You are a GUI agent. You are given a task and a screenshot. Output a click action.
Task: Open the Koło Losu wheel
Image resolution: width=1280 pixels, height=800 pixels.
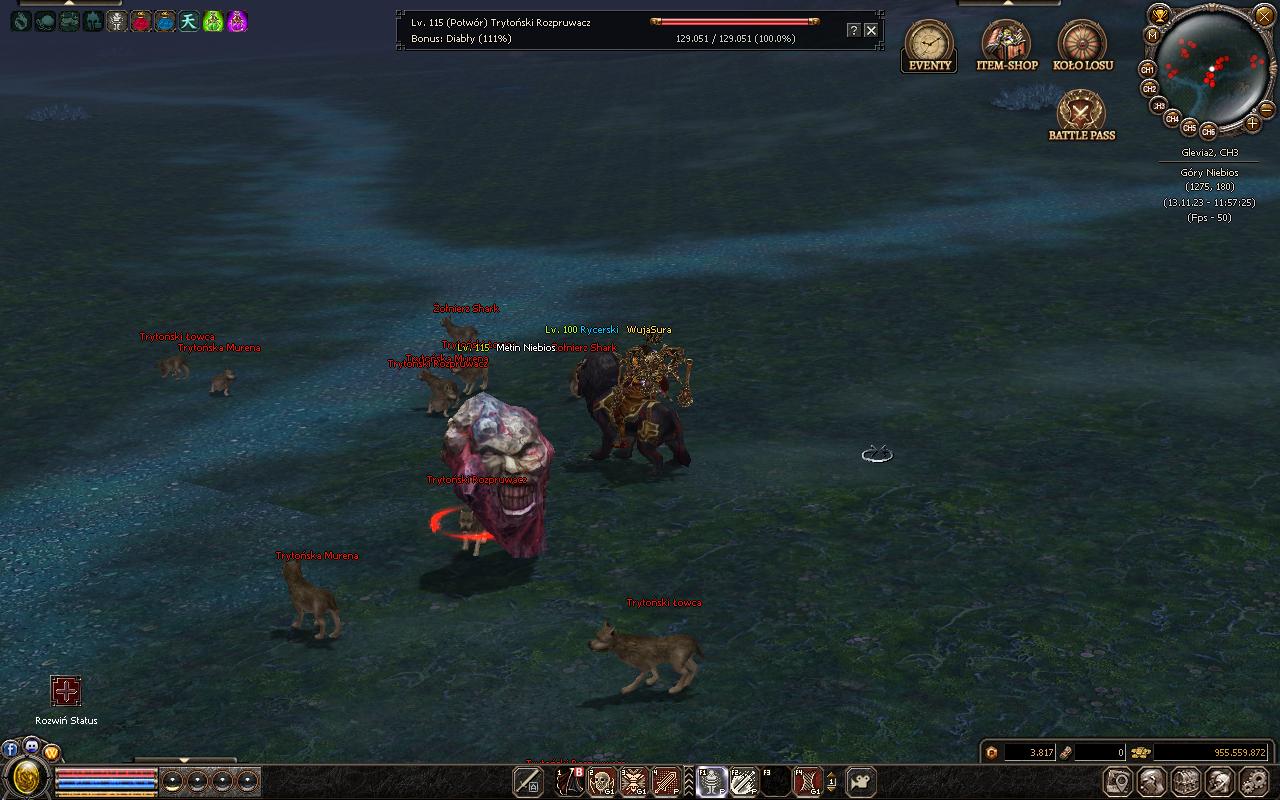tap(1082, 45)
